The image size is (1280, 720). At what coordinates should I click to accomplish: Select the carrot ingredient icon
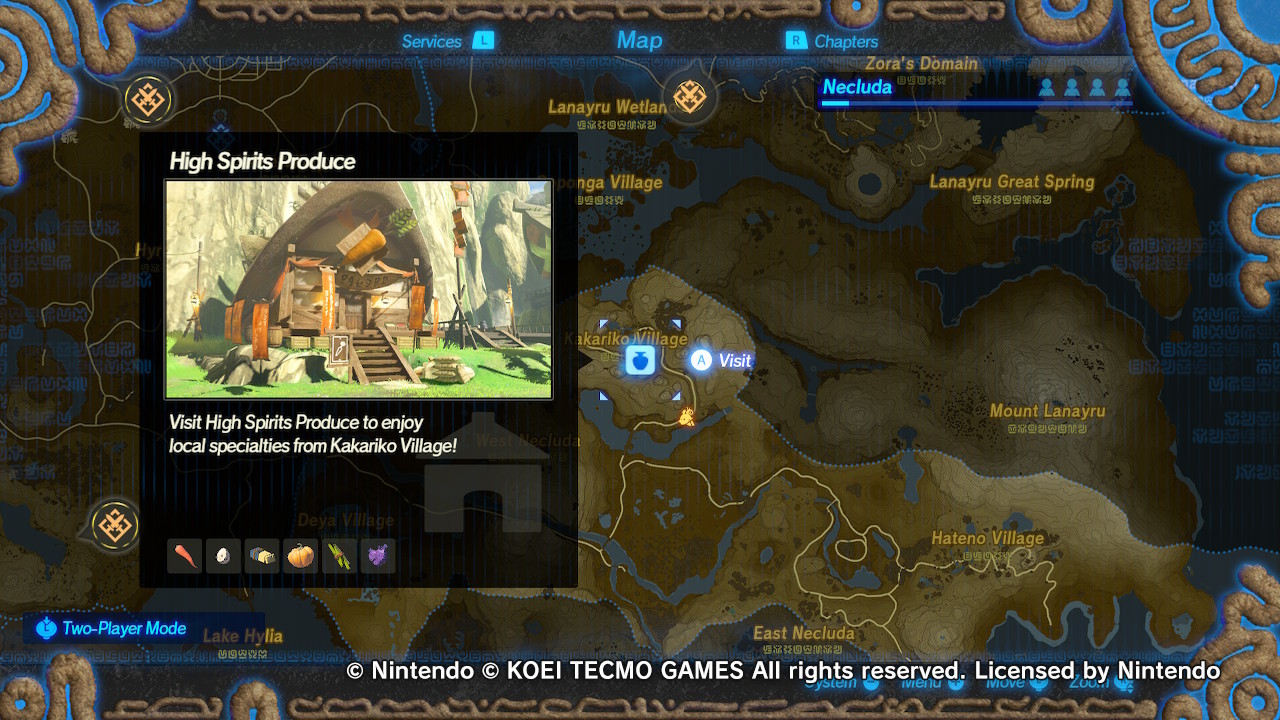tap(184, 555)
